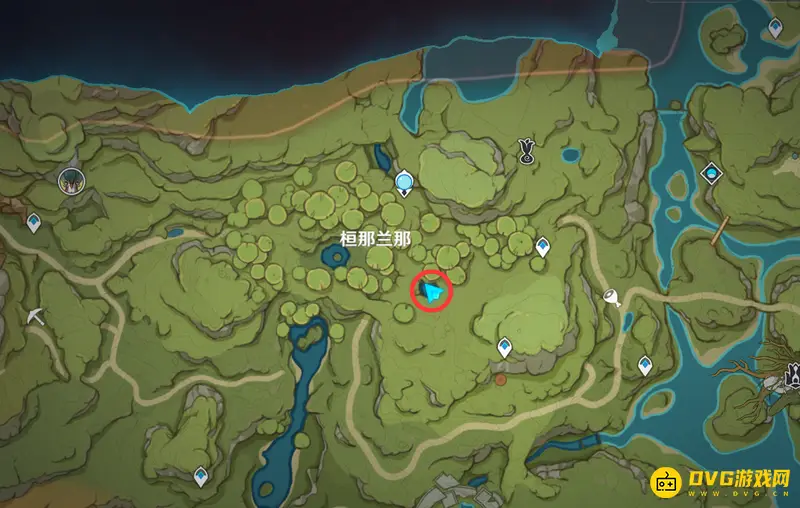Image resolution: width=800 pixels, height=508 pixels.
Task: Click the pickaxe mining marker
Action: (x=36, y=314)
